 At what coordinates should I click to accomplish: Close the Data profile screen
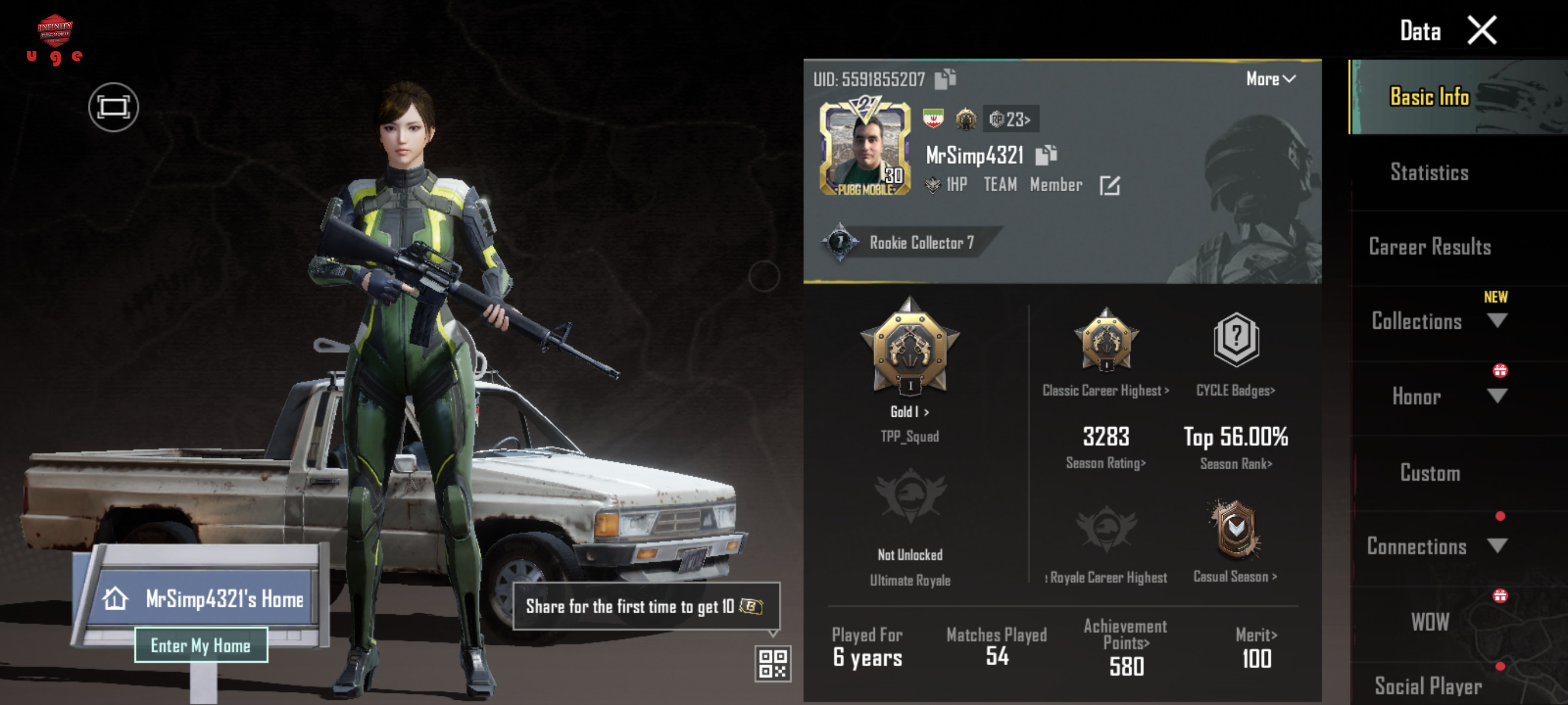point(1481,31)
